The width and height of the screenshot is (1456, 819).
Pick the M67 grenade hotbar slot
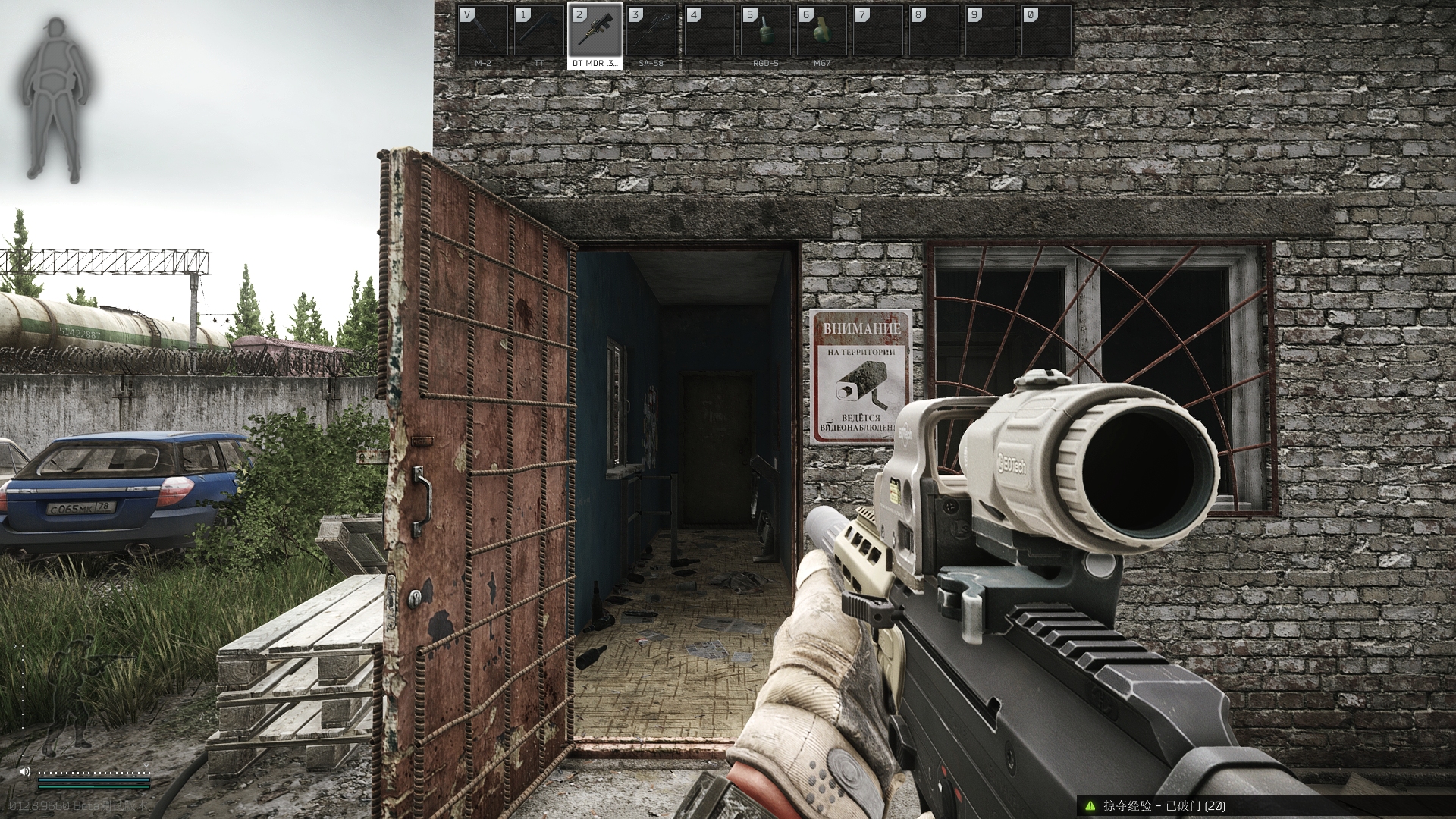pyautogui.click(x=821, y=36)
